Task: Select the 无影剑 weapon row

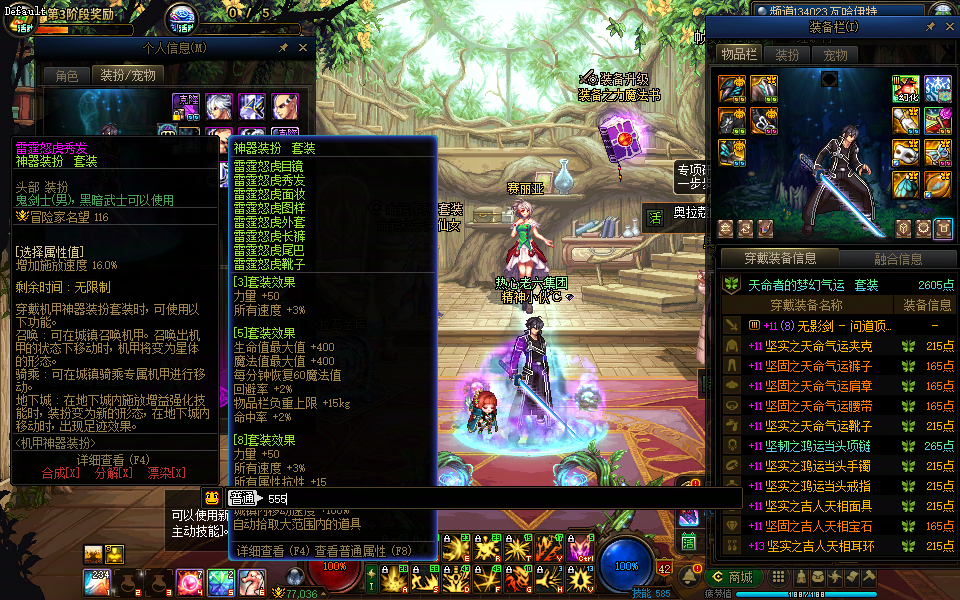Action: 825,326
